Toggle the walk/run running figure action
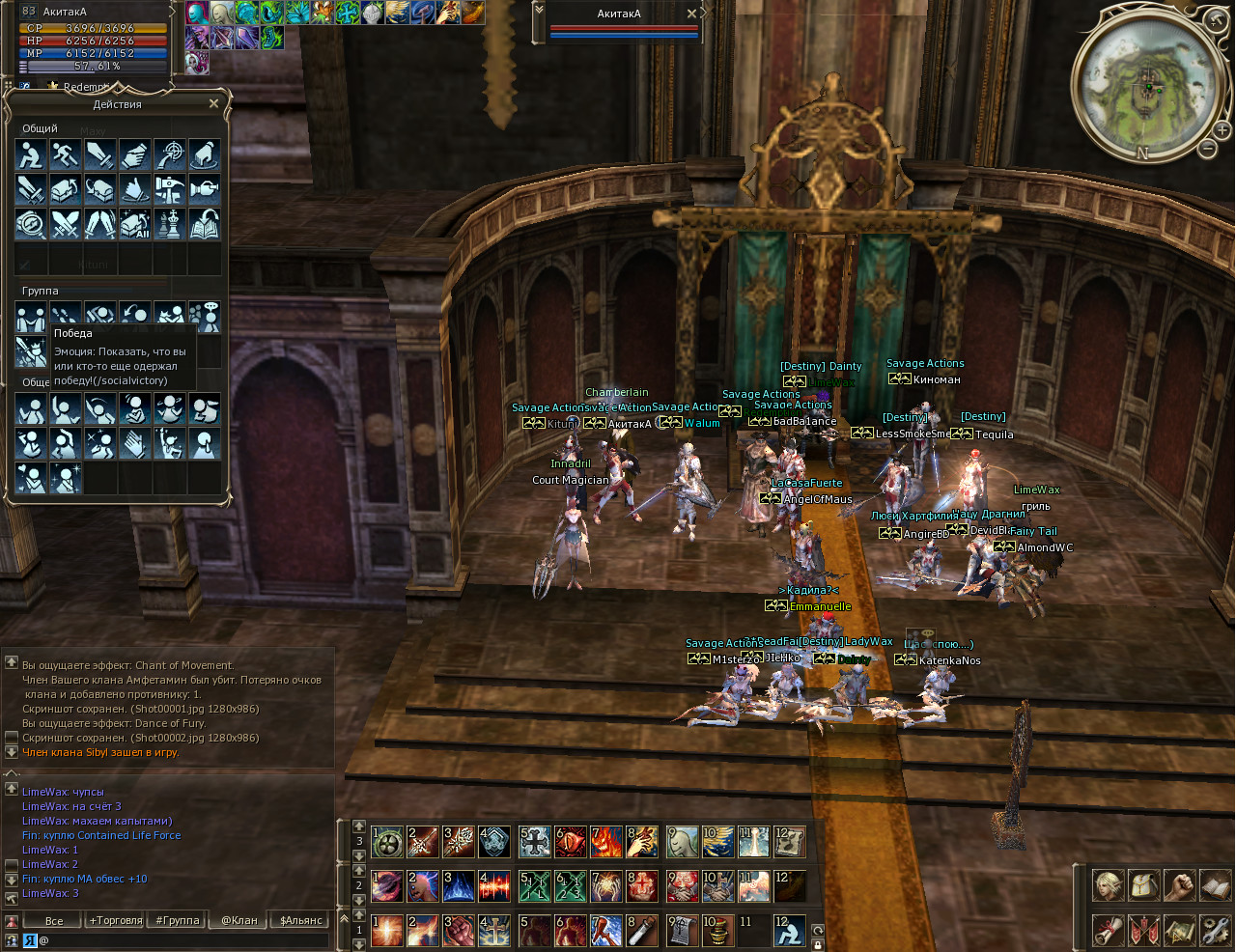The height and width of the screenshot is (952, 1236). [x=66, y=154]
